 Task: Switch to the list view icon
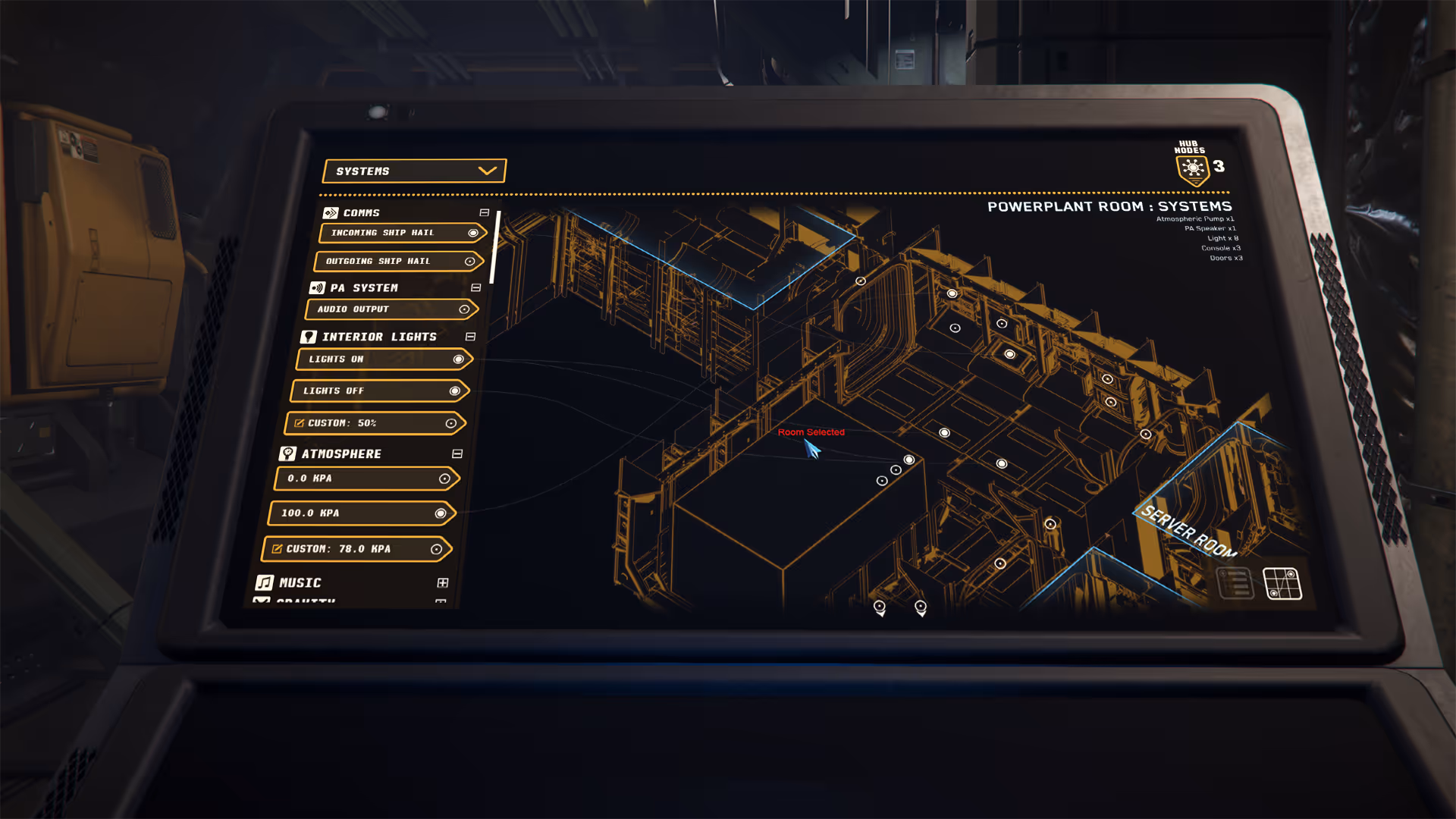[x=1235, y=583]
